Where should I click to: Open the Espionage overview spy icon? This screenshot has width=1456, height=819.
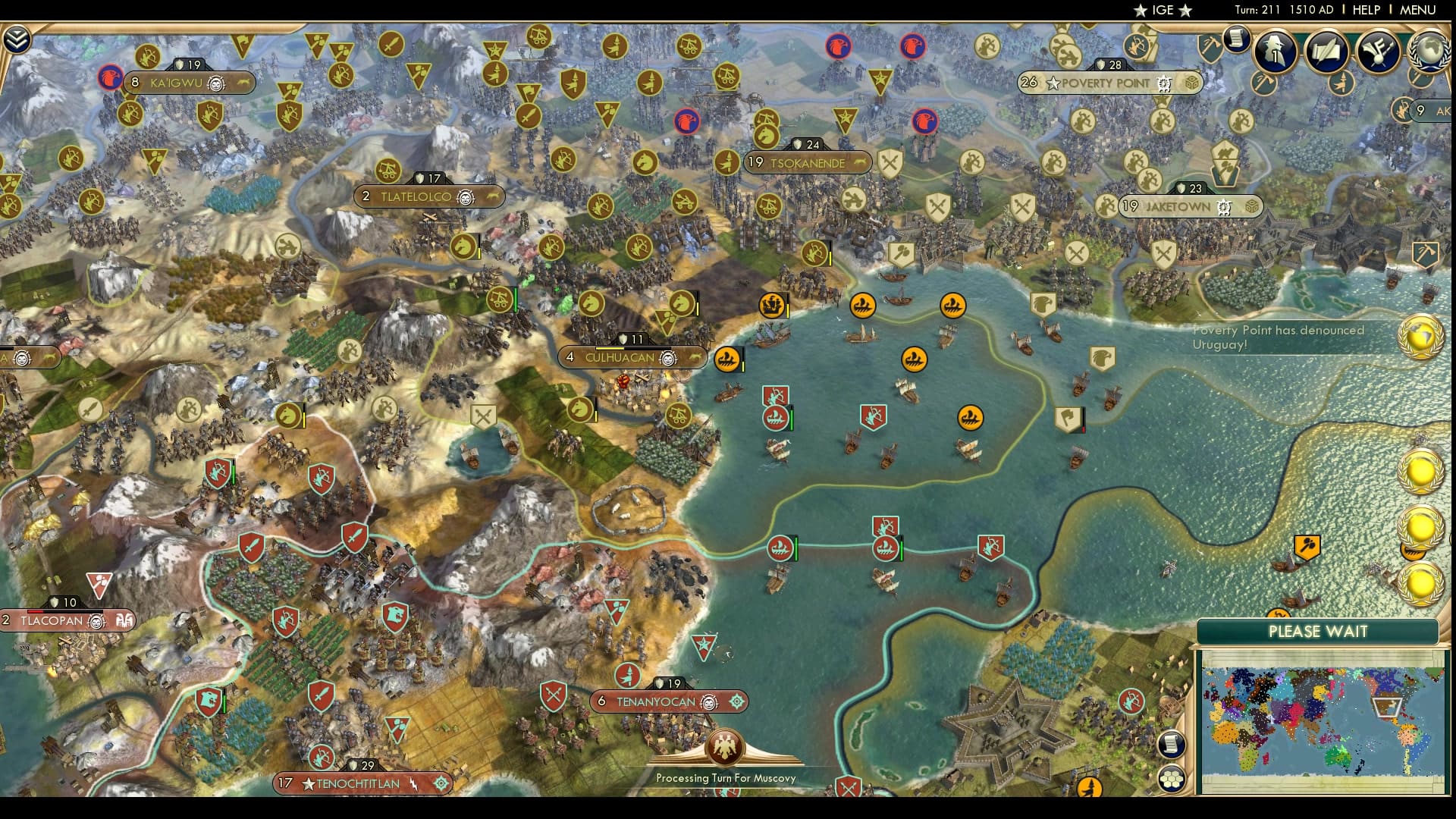coord(1274,52)
